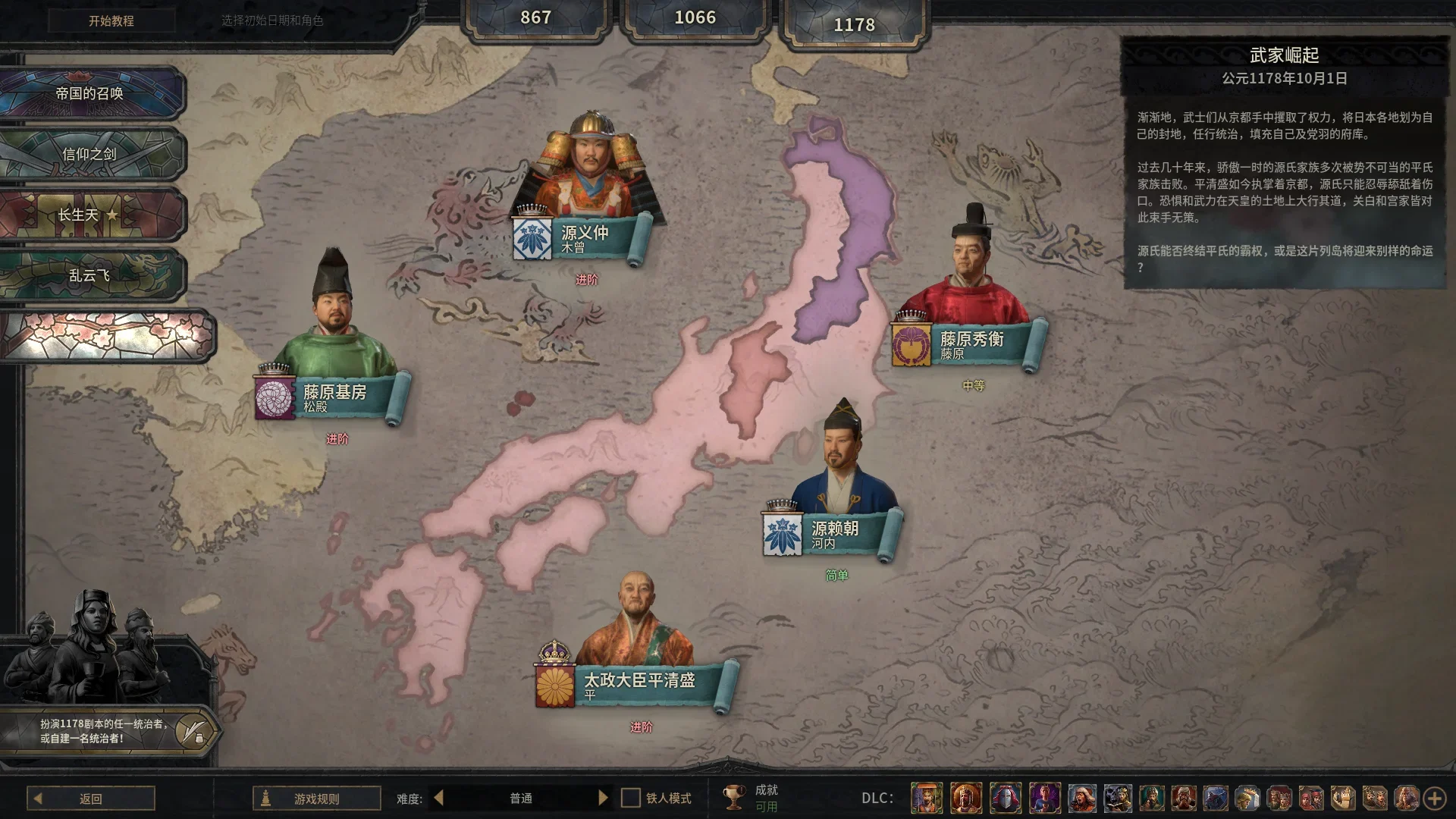Click the left arrow beside 普通 difficulty
Image resolution: width=1456 pixels, height=819 pixels.
(x=438, y=797)
